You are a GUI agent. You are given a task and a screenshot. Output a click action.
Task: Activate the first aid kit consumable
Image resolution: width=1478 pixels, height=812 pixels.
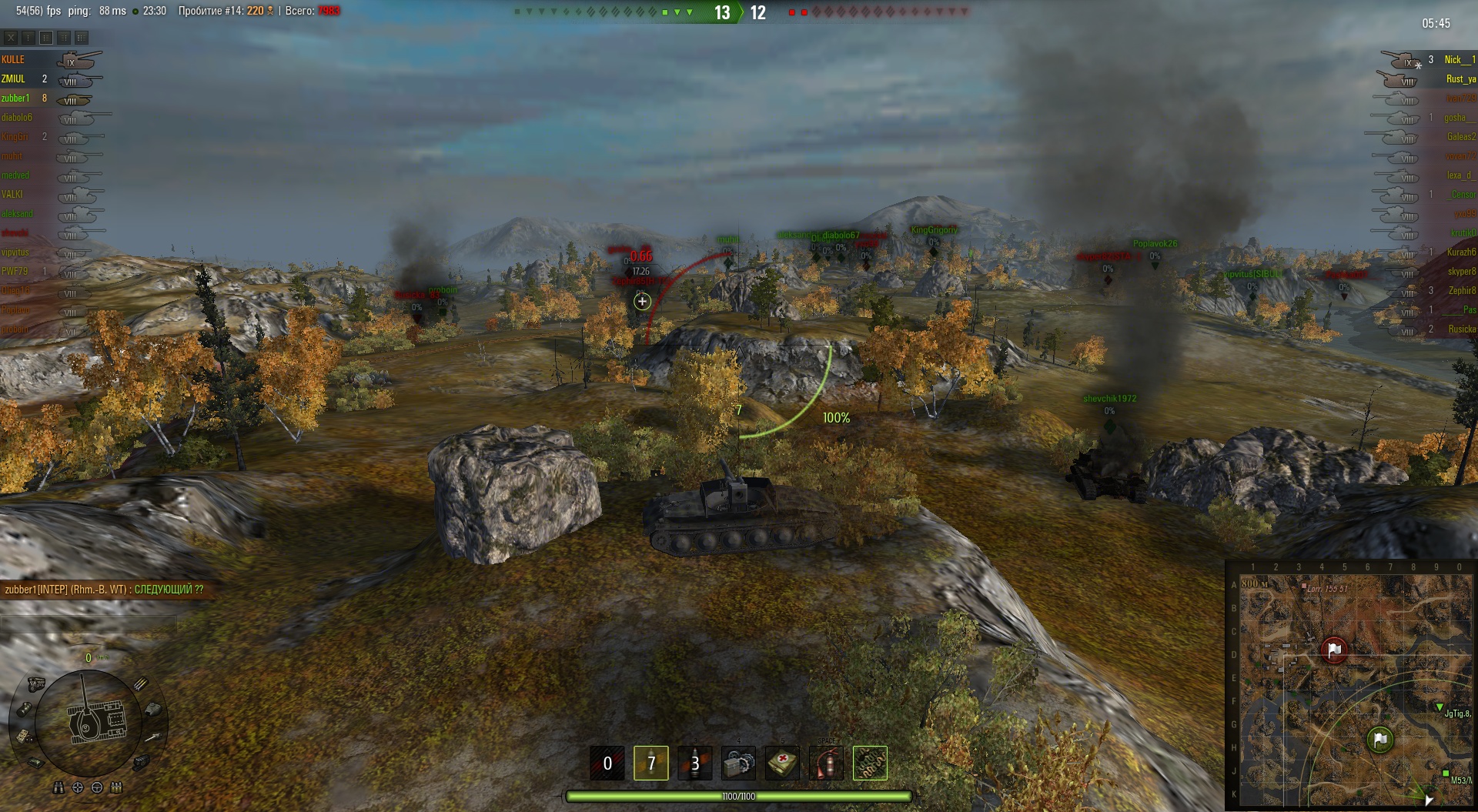(x=782, y=763)
